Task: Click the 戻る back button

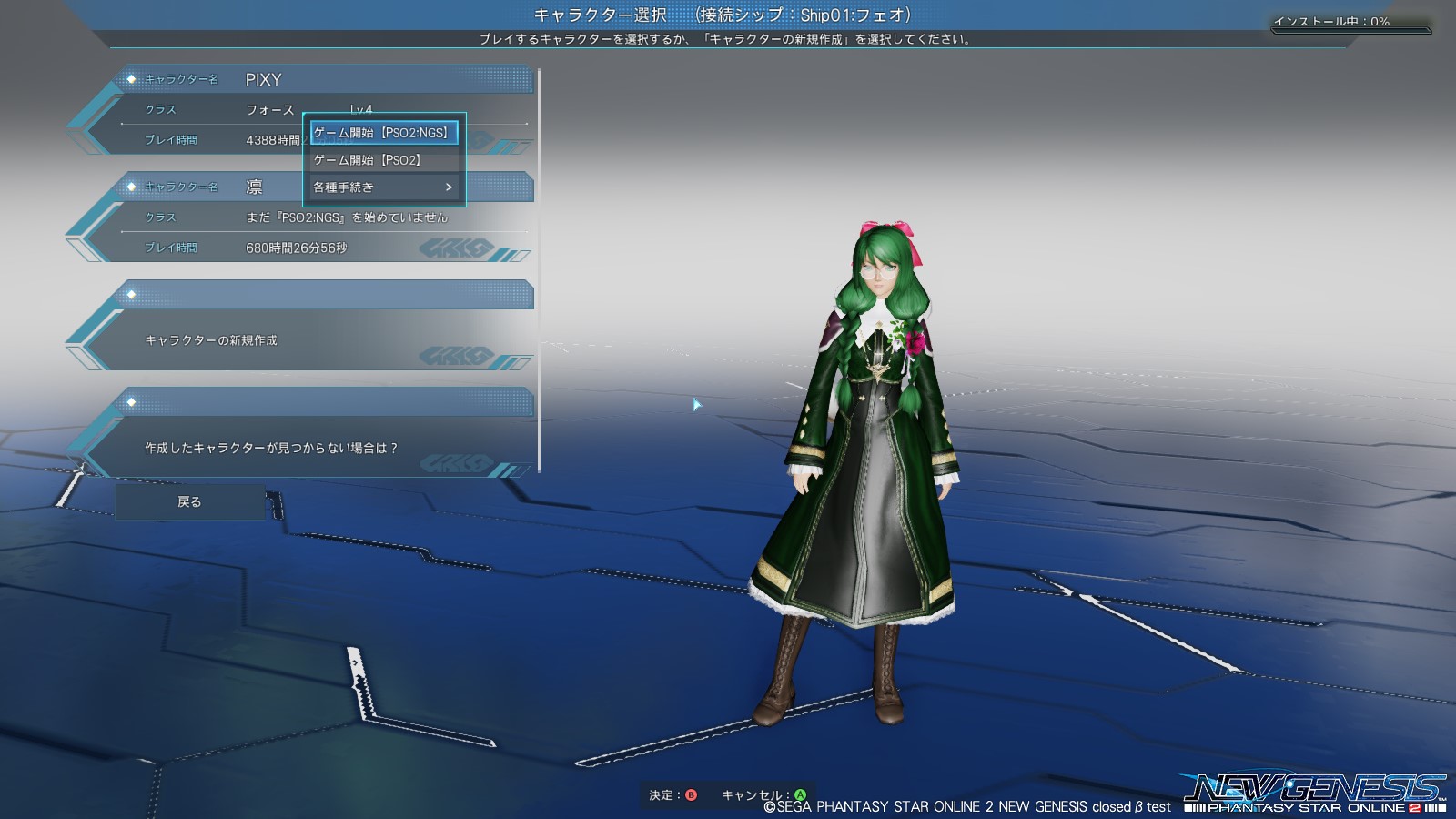Action: [189, 501]
